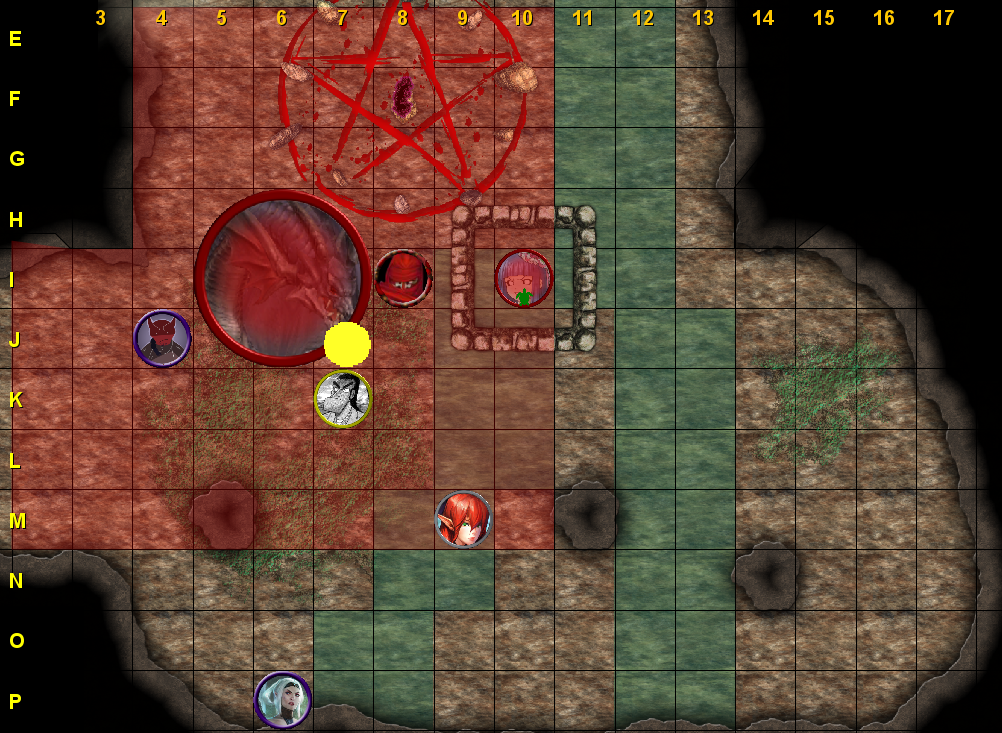Select the black-and-white sketch warrior token
The width and height of the screenshot is (1002, 733).
pyautogui.click(x=343, y=399)
